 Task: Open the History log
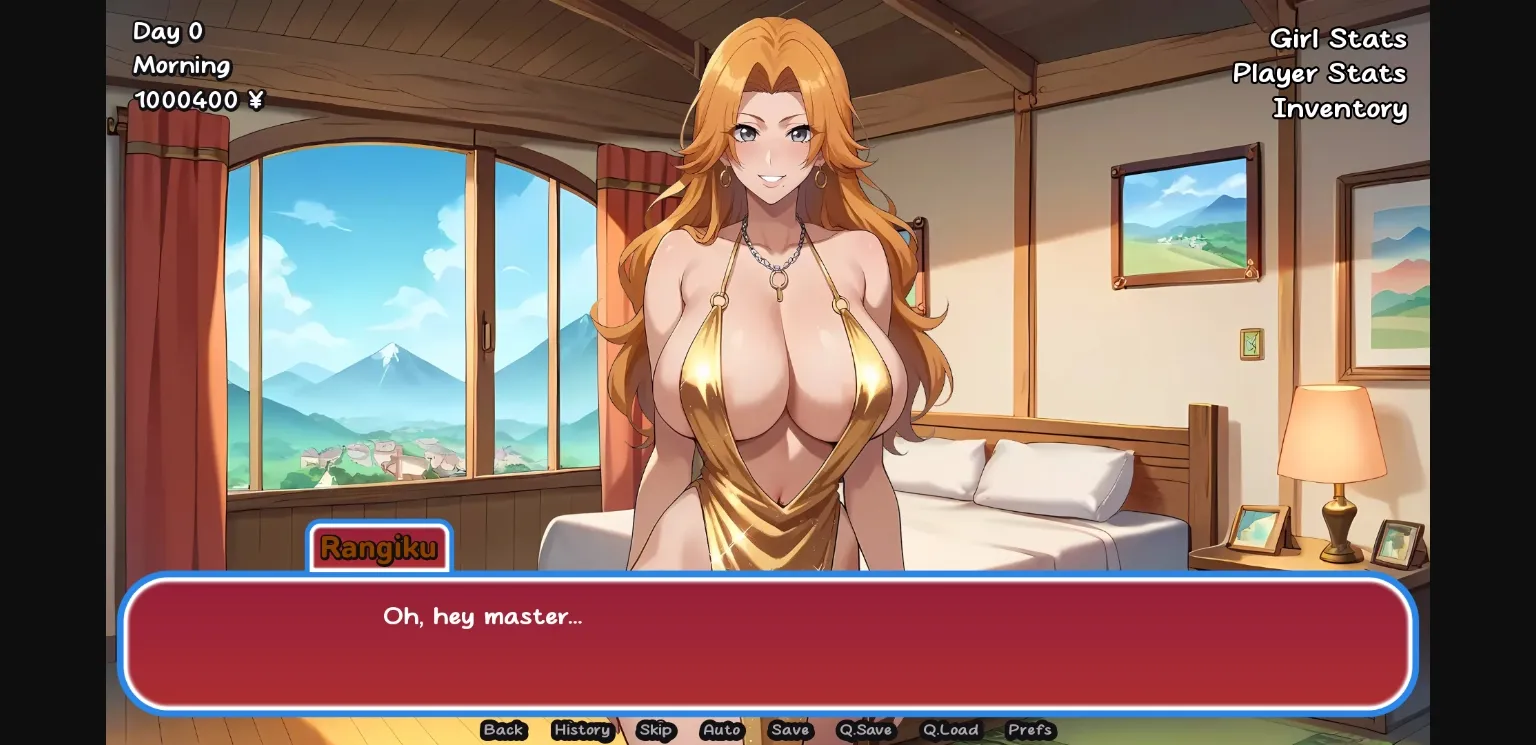coord(581,731)
